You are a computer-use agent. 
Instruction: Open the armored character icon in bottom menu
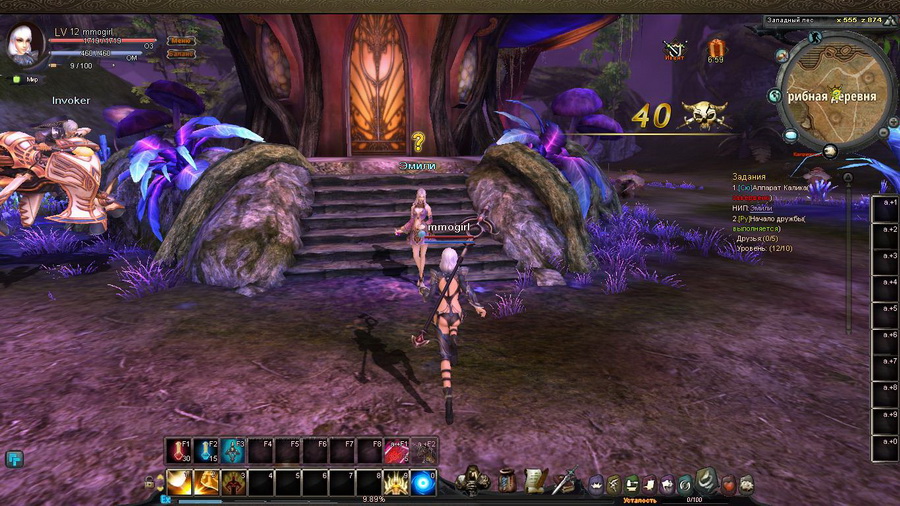pyautogui.click(x=471, y=481)
